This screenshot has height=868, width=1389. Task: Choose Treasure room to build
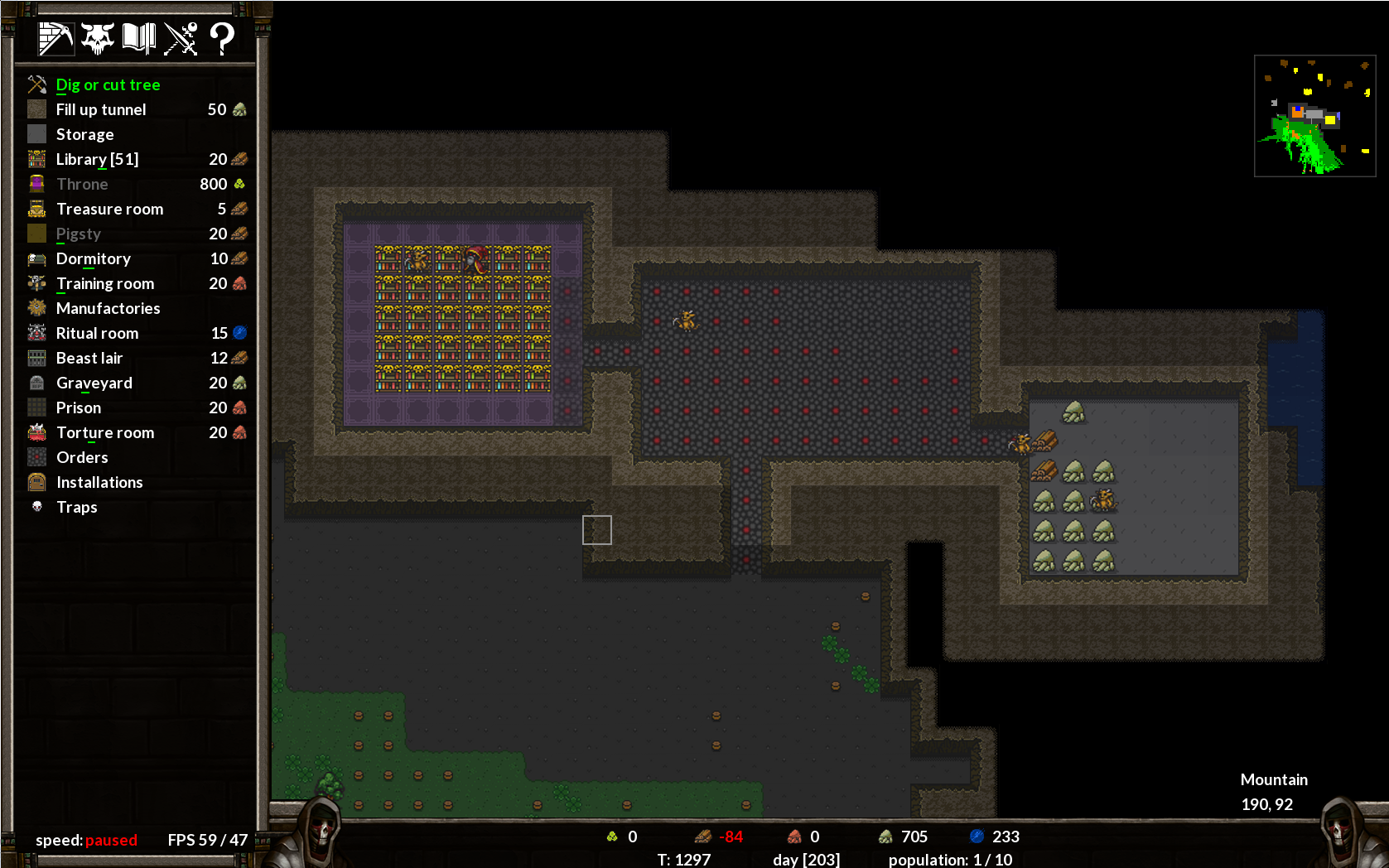point(109,209)
